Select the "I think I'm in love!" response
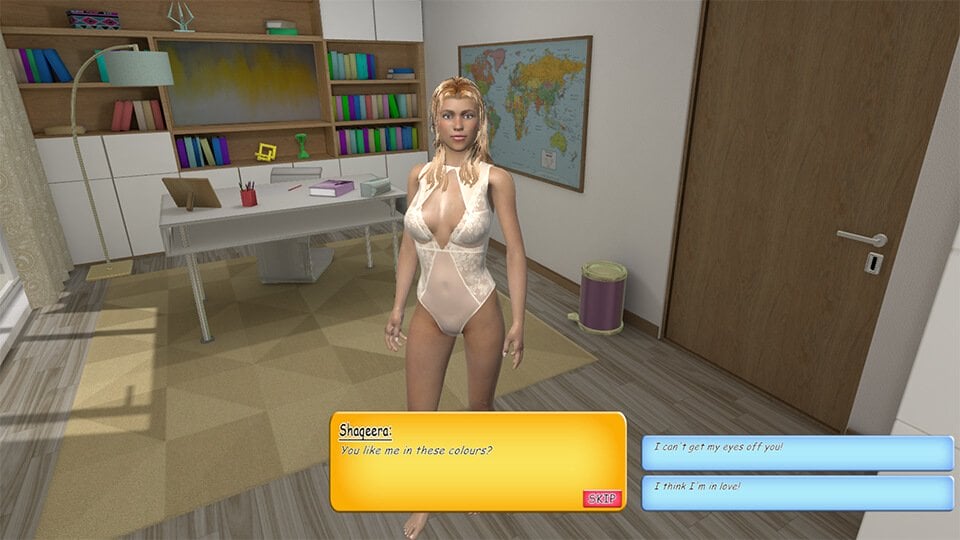 click(796, 492)
